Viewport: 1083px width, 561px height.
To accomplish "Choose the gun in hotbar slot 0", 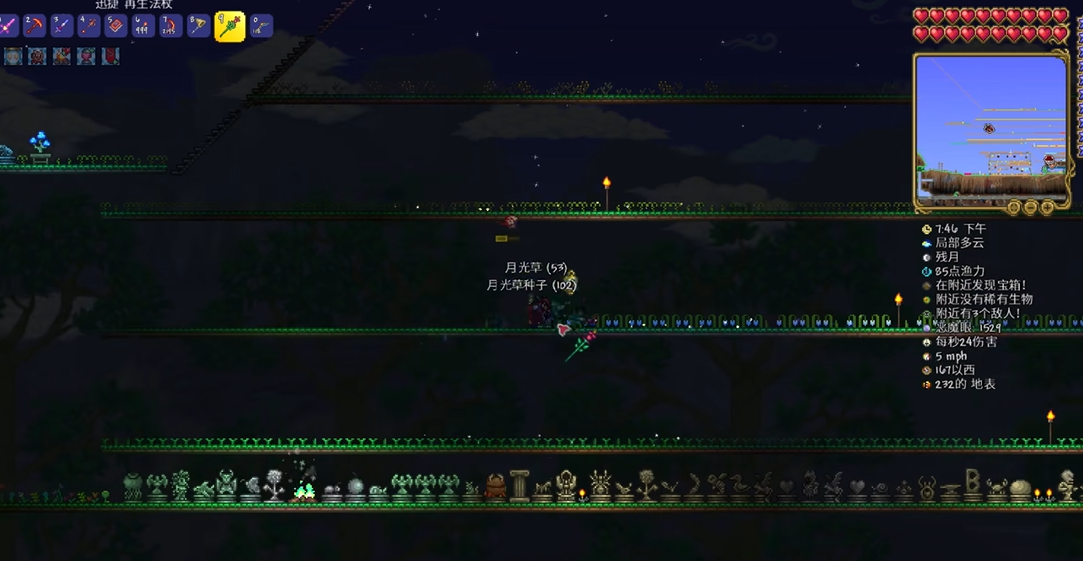I will click(x=260, y=25).
